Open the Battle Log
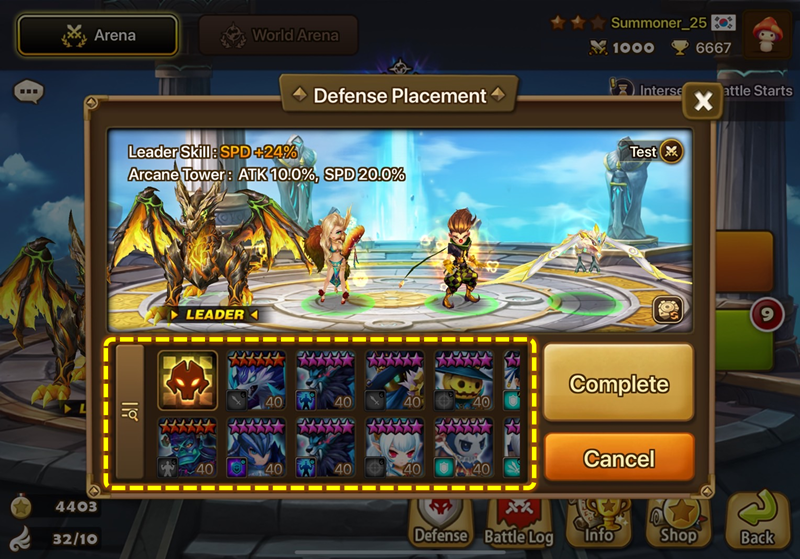 [519, 522]
